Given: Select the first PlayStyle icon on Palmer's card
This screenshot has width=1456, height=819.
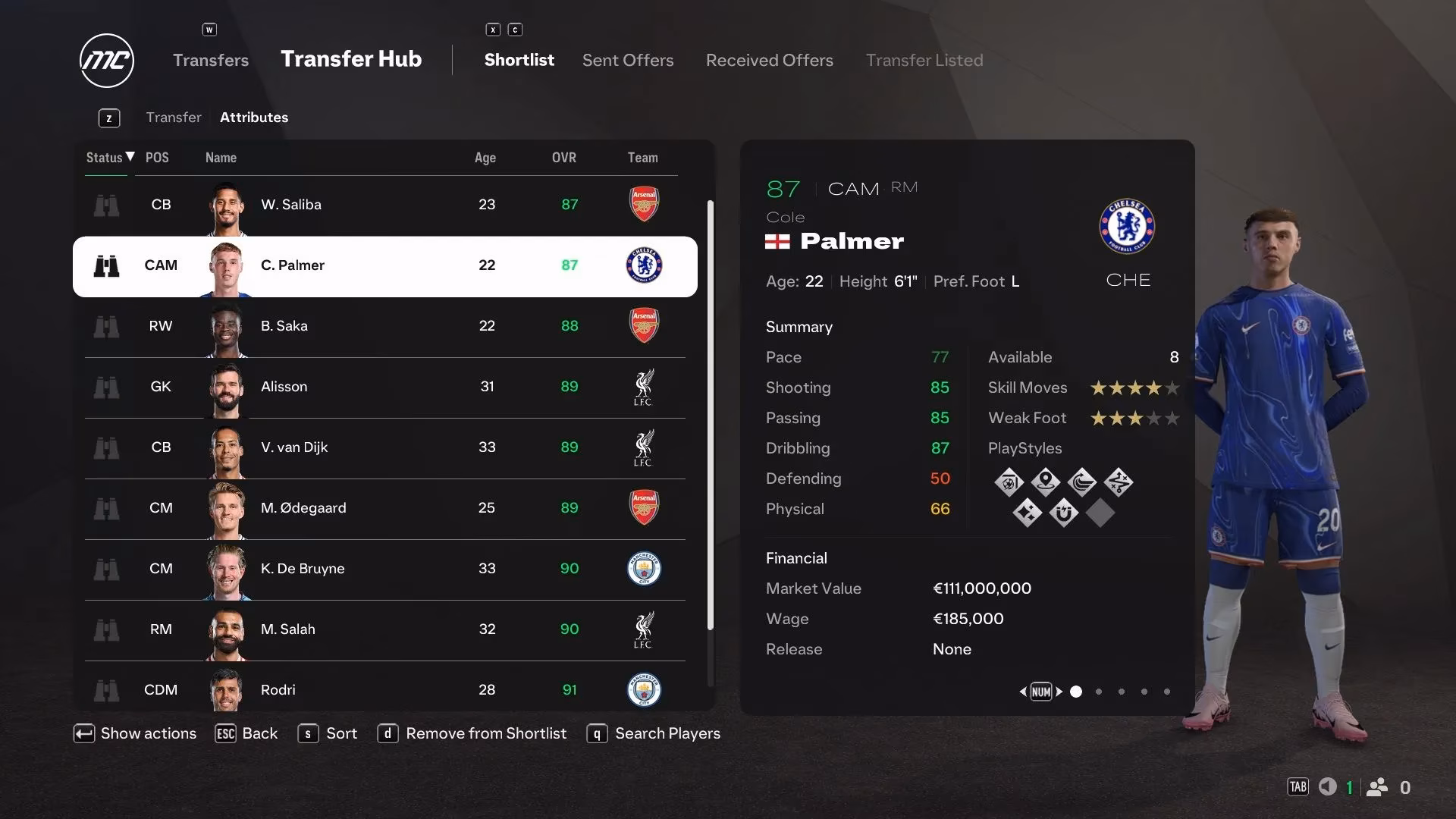Looking at the screenshot, I should 1009,482.
